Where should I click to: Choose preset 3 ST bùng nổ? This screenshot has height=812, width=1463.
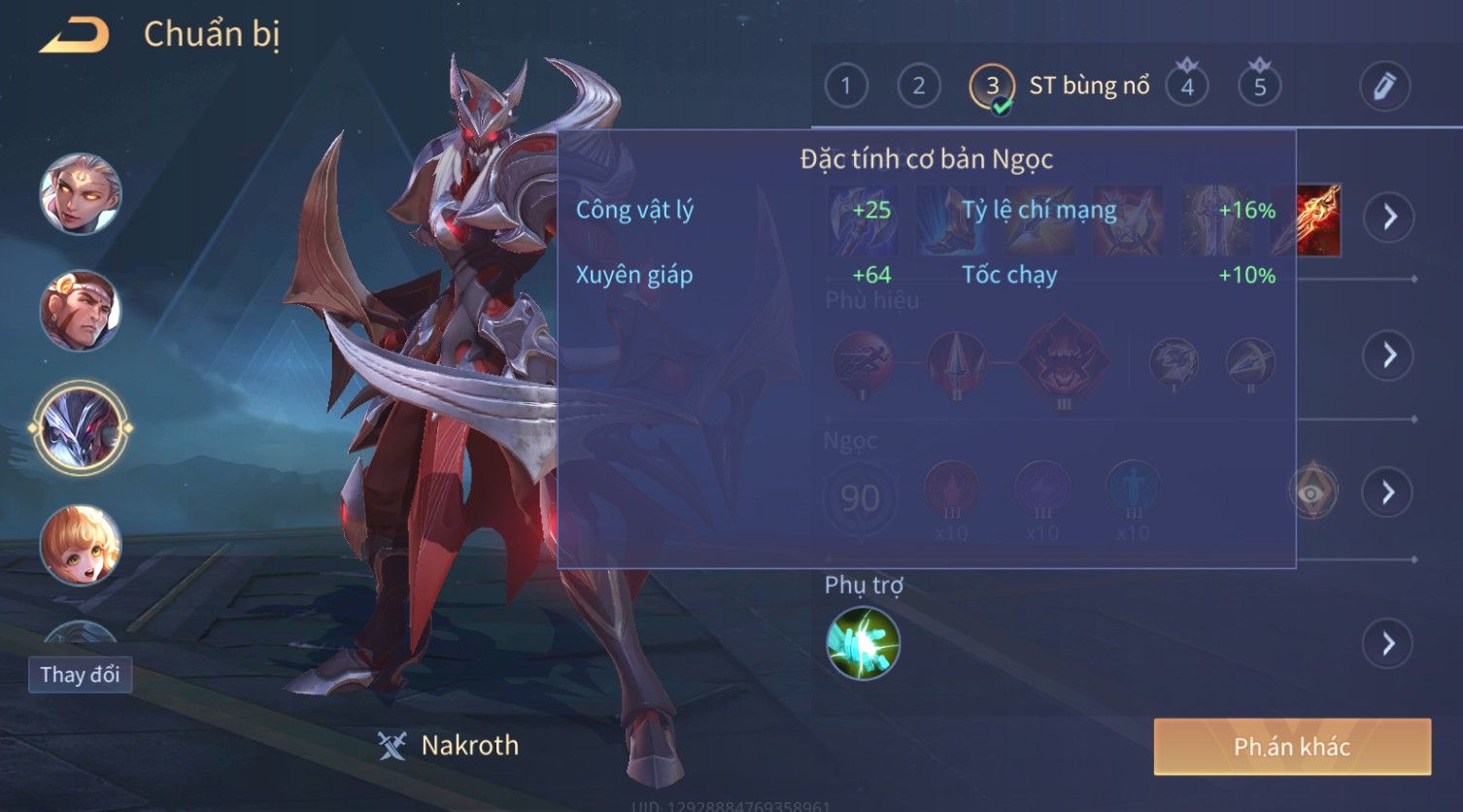click(x=992, y=86)
